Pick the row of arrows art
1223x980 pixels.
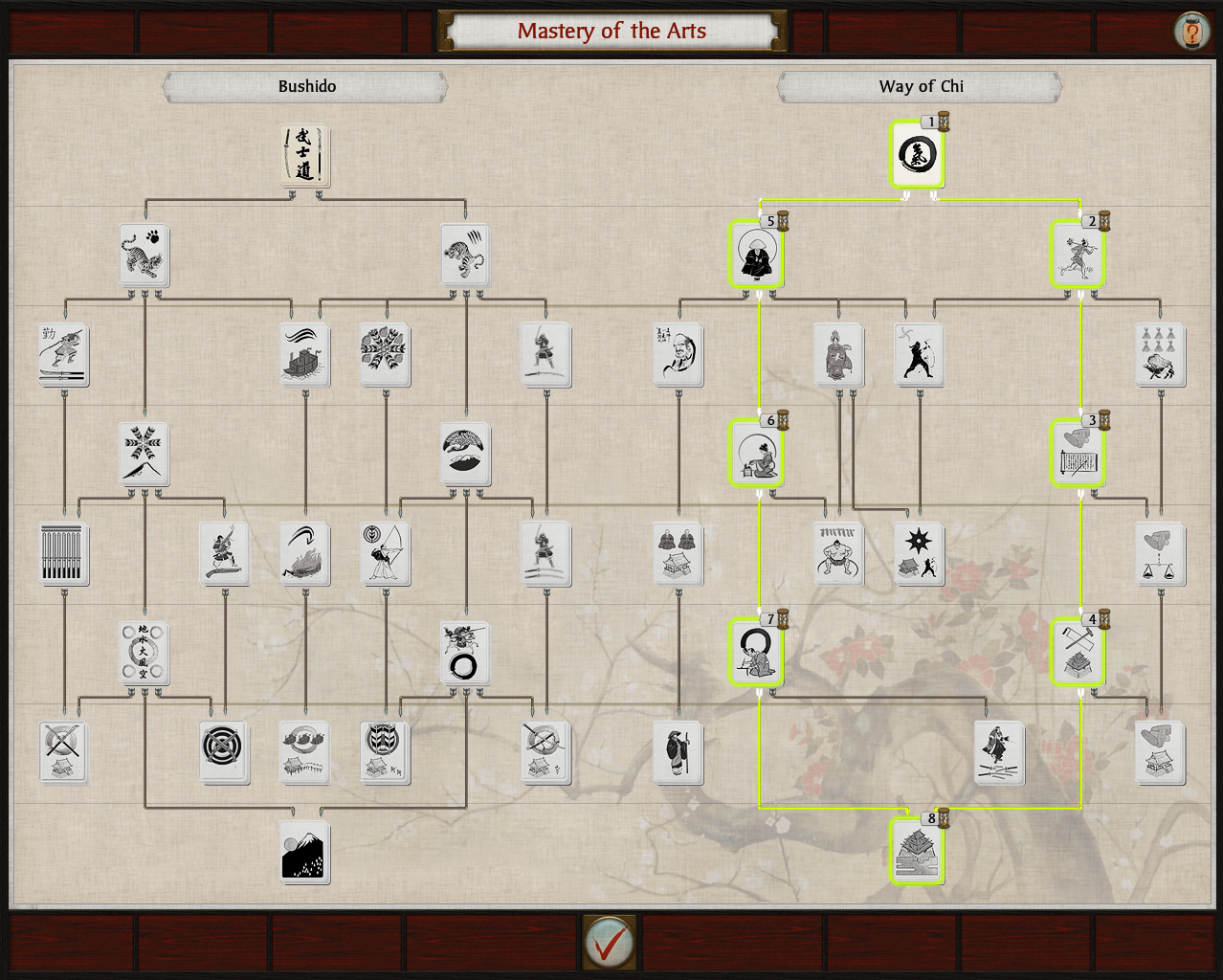click(64, 554)
